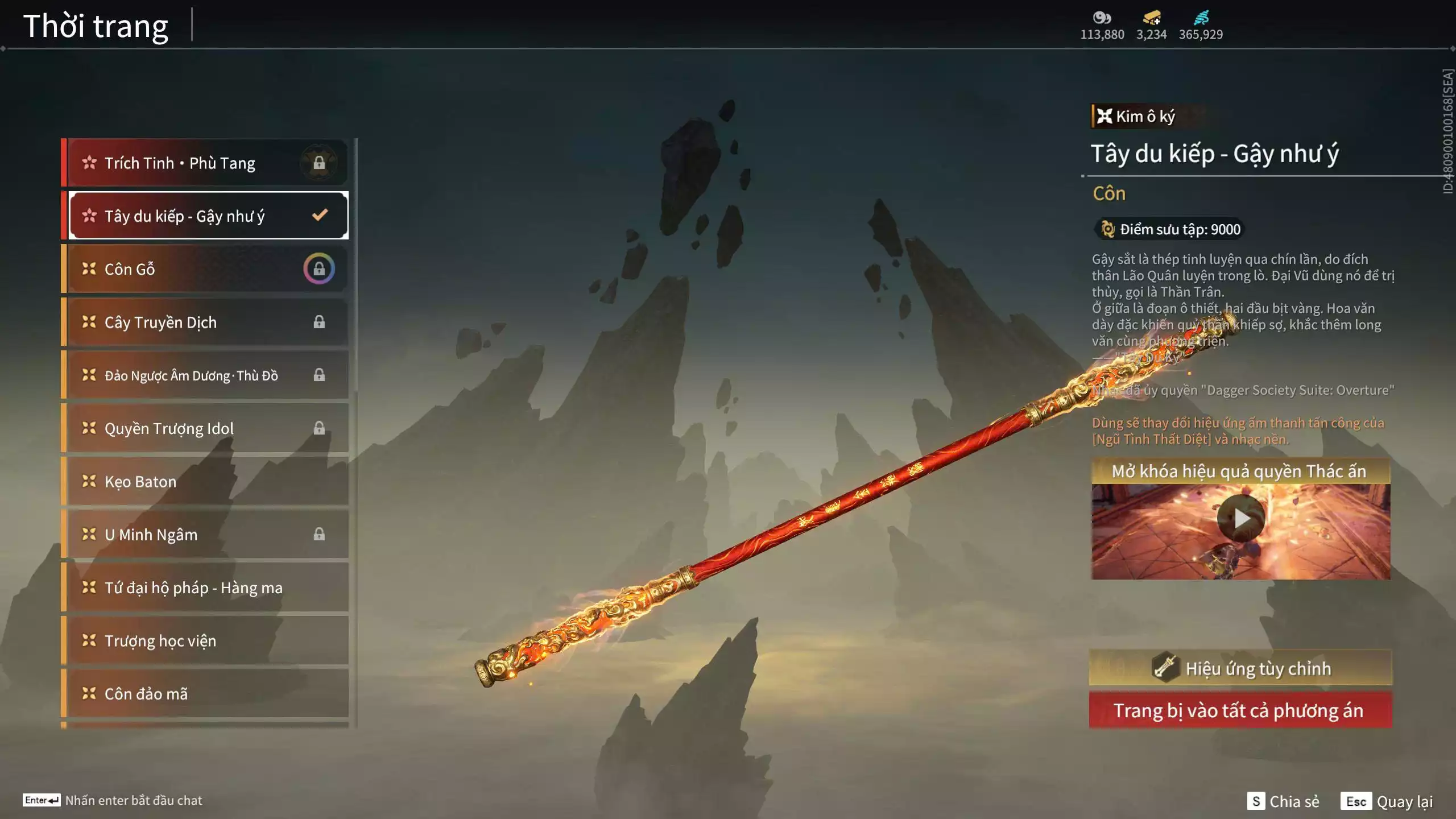Go back with Quay lại
1456x819 pixels.
point(1387,801)
